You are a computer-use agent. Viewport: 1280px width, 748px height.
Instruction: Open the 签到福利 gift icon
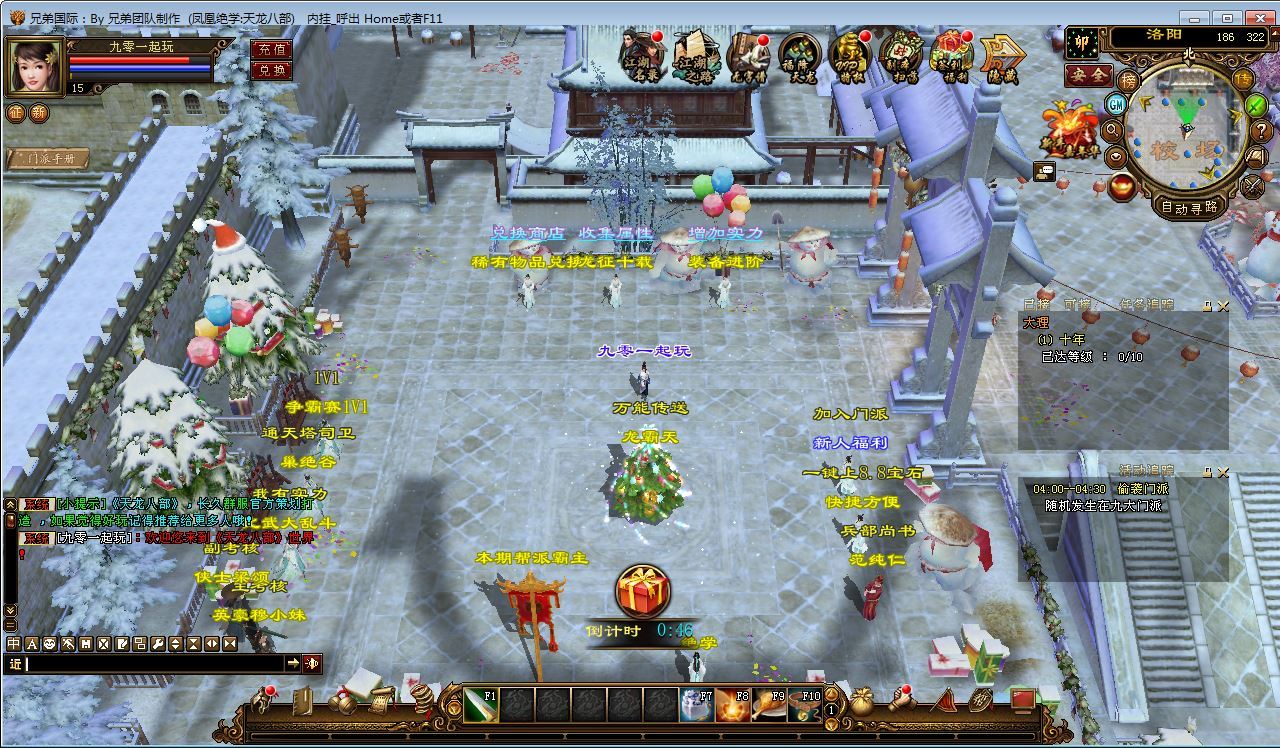951,58
